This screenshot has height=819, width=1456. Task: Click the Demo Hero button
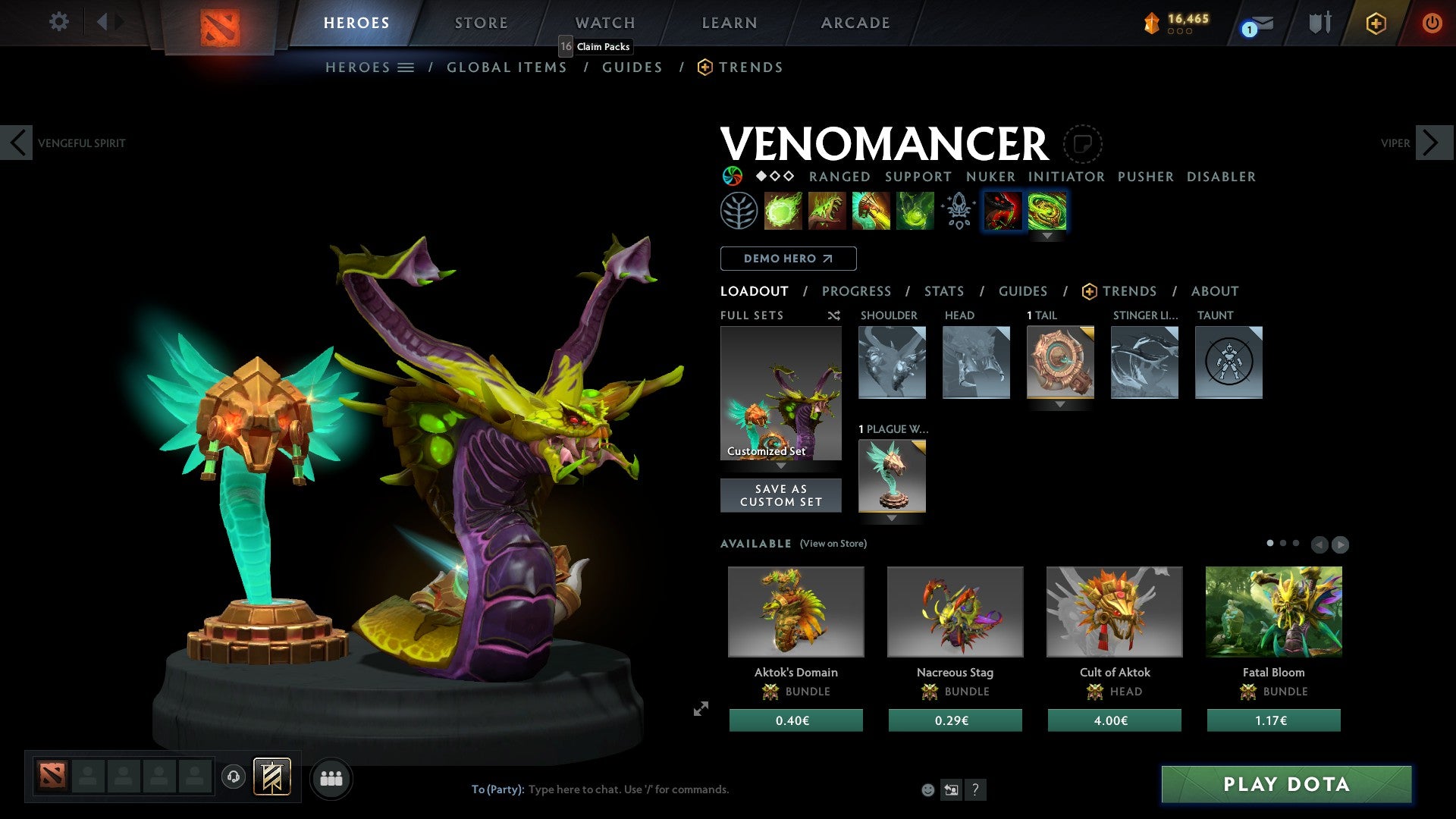coord(788,259)
